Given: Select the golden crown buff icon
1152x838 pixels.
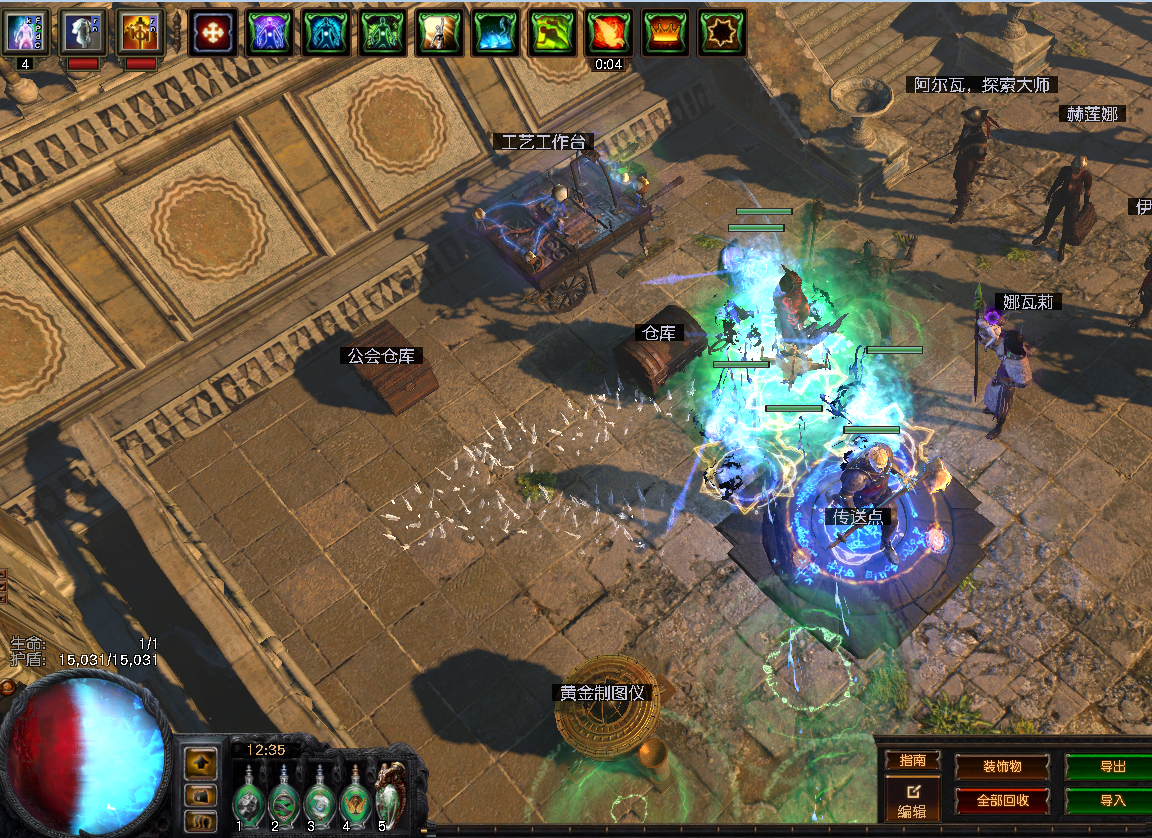Looking at the screenshot, I should 665,32.
